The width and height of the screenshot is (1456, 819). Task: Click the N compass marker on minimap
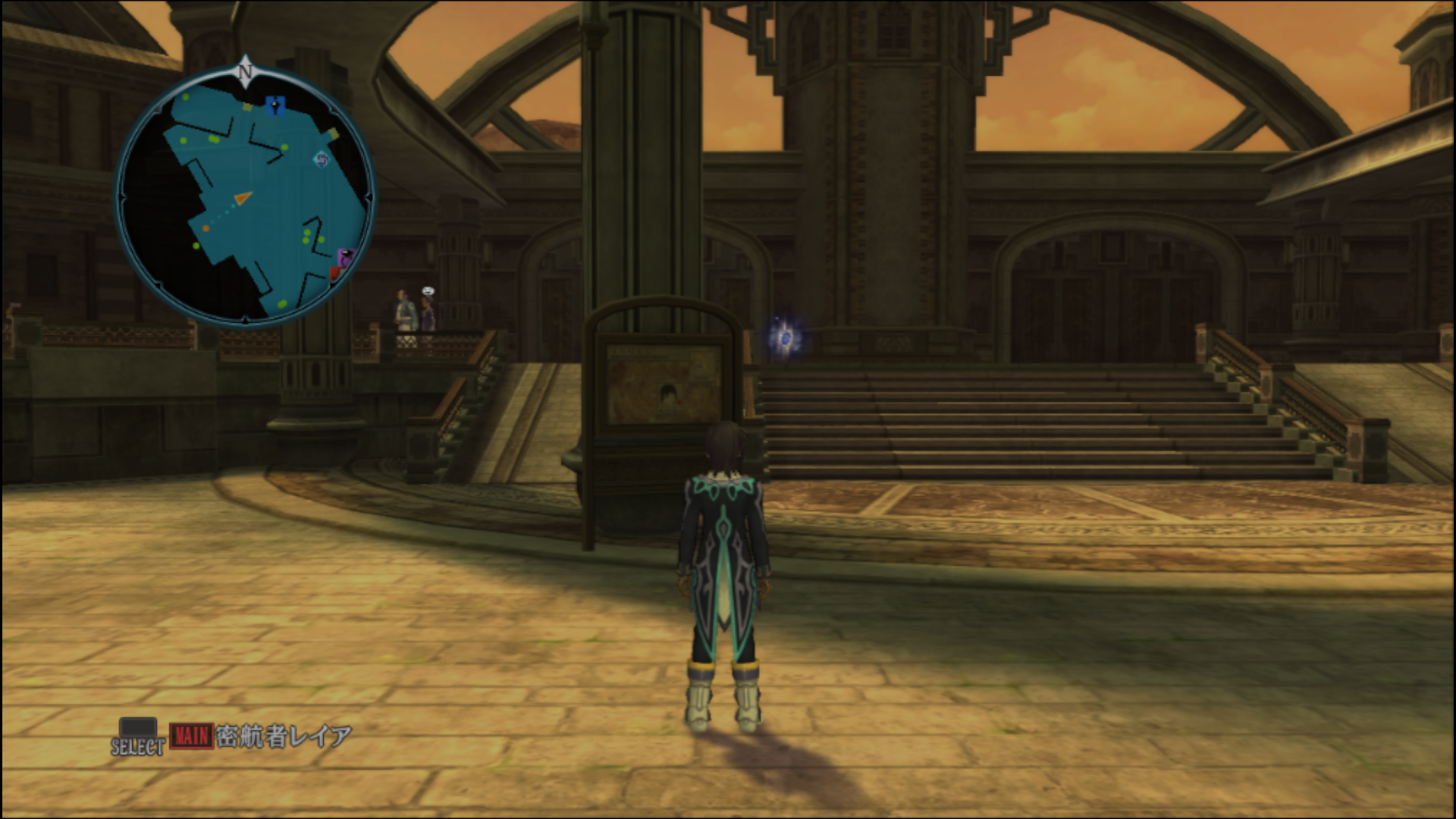[245, 71]
